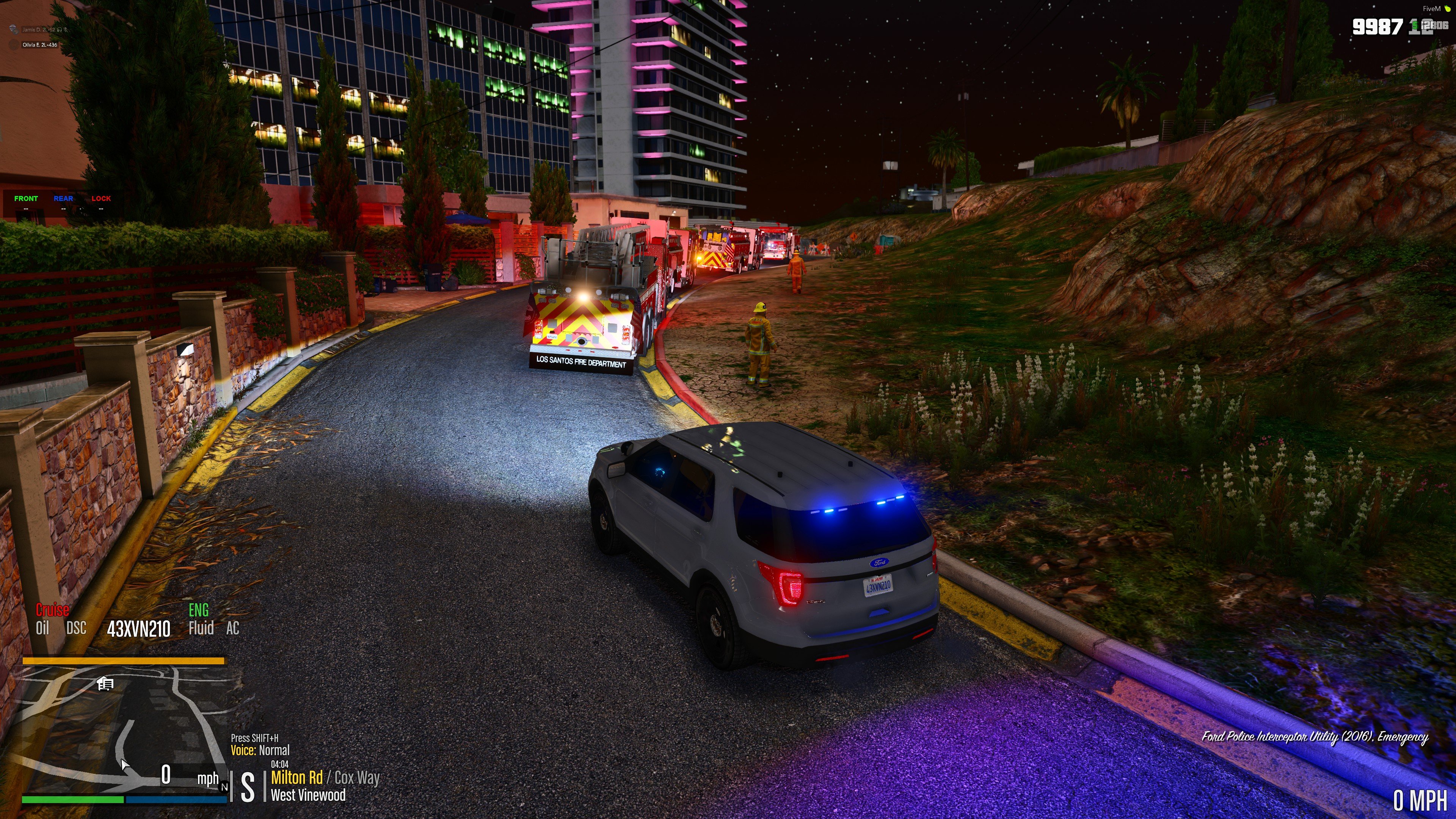Select the REAR radar antenna label
The image size is (1456, 819).
(x=63, y=198)
